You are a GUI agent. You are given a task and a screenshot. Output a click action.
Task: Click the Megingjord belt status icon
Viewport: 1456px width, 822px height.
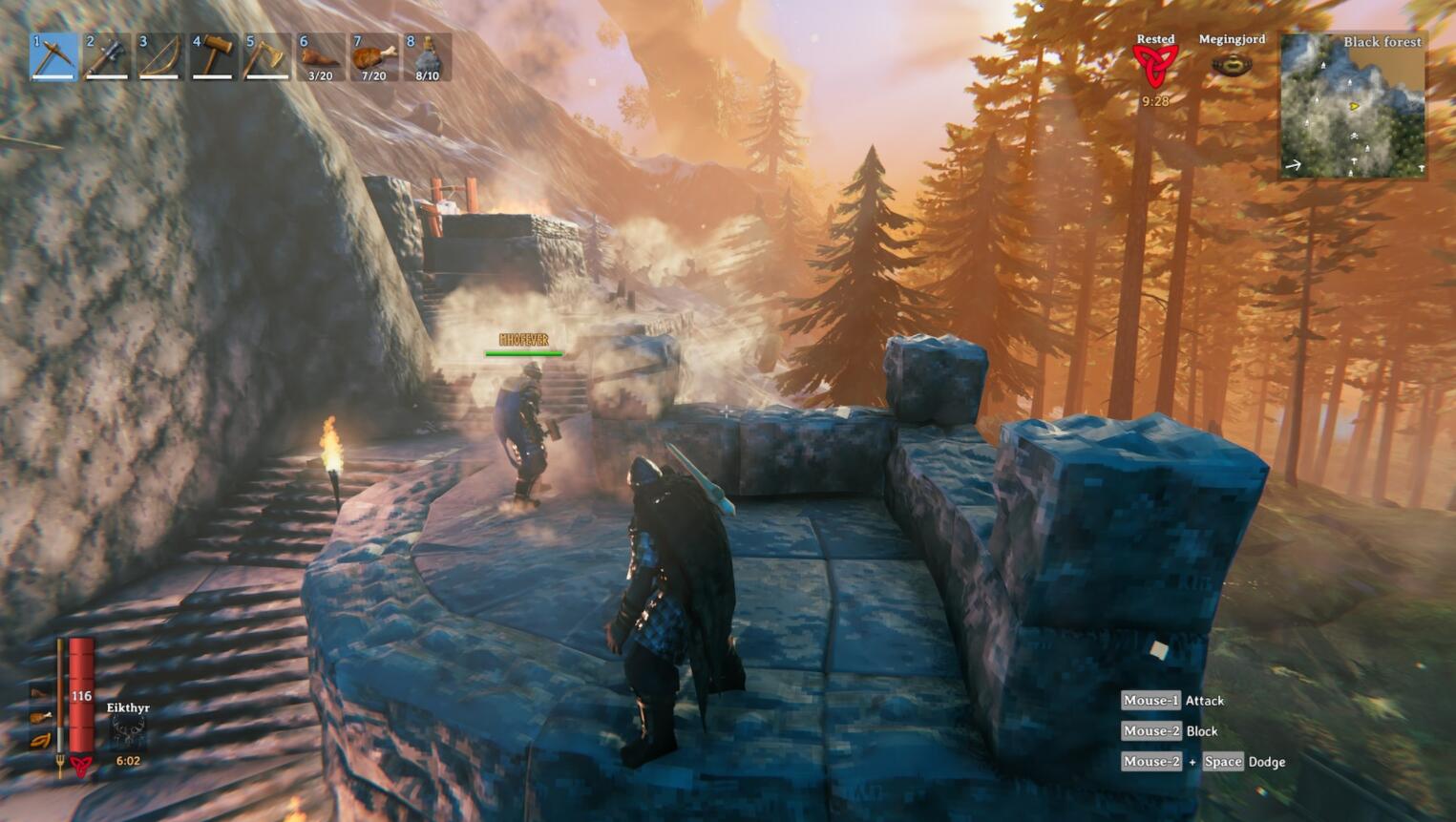1232,65
